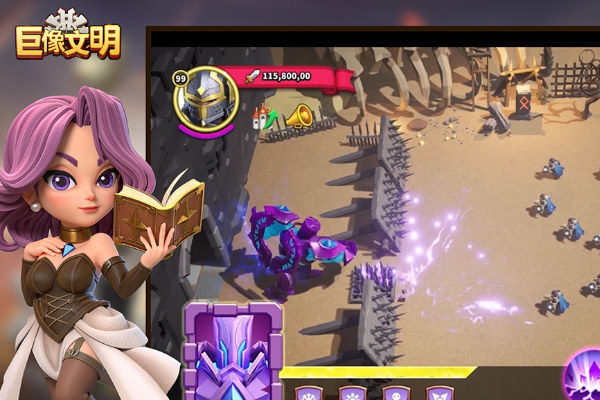Open the yellow megaphone announcements icon
This screenshot has height=400, width=600.
(298, 118)
